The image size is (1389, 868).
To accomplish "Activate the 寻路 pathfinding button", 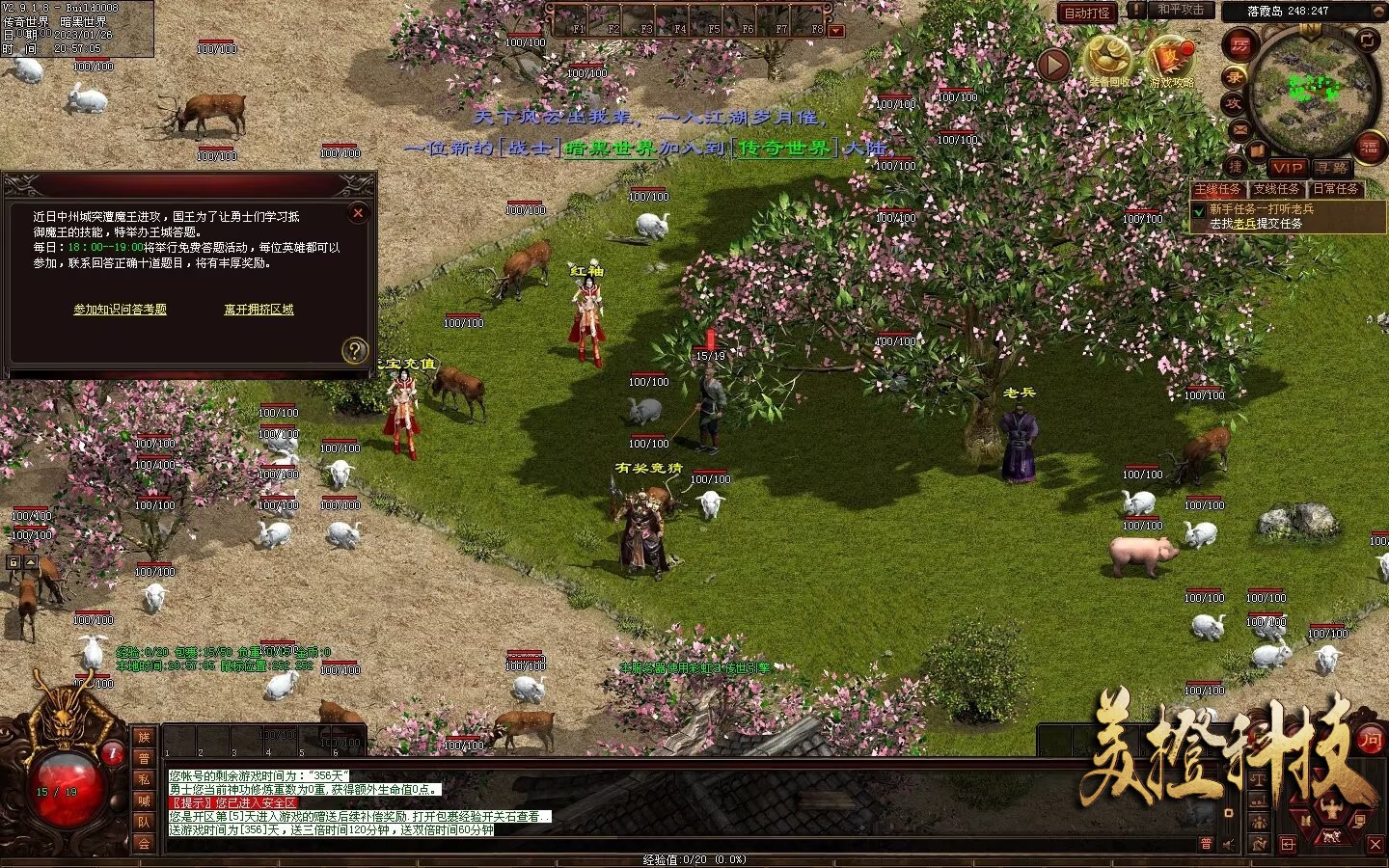I will point(1331,168).
